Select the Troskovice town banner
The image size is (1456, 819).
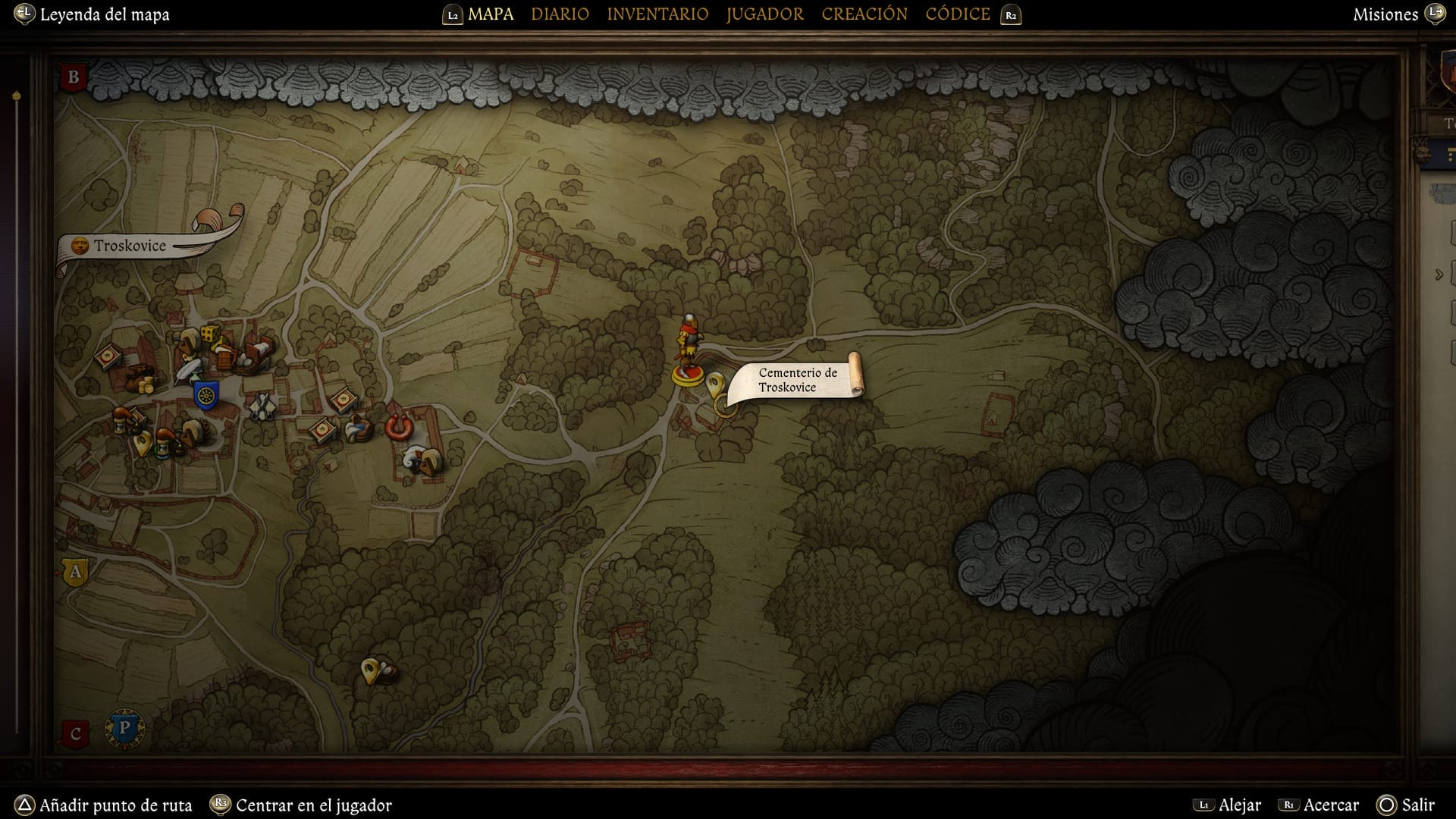click(x=130, y=246)
